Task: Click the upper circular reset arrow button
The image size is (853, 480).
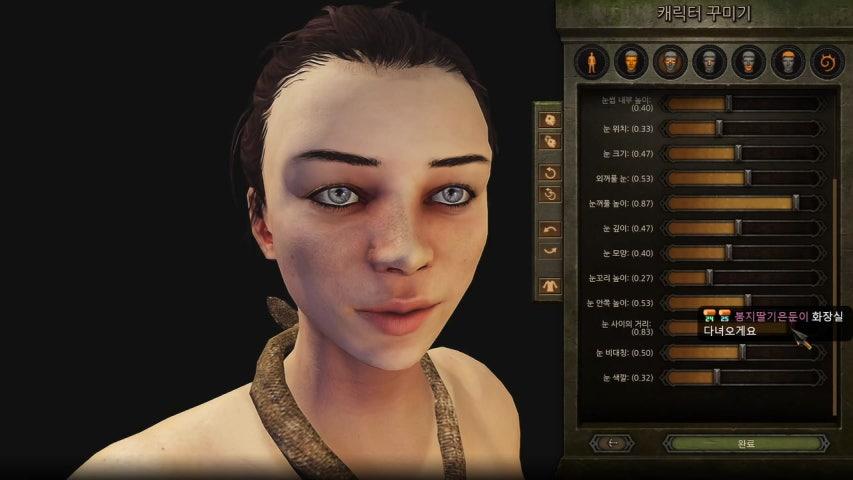Action: point(549,172)
